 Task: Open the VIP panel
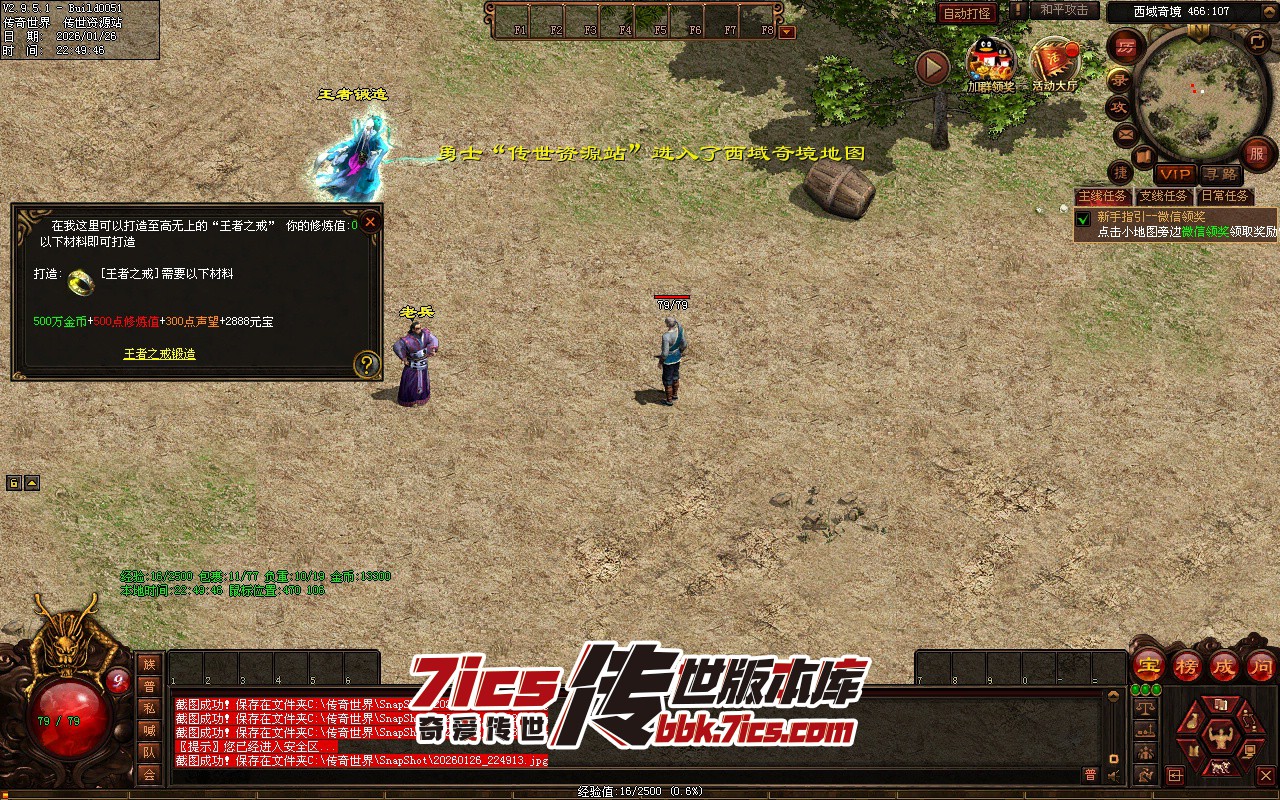click(x=1175, y=175)
